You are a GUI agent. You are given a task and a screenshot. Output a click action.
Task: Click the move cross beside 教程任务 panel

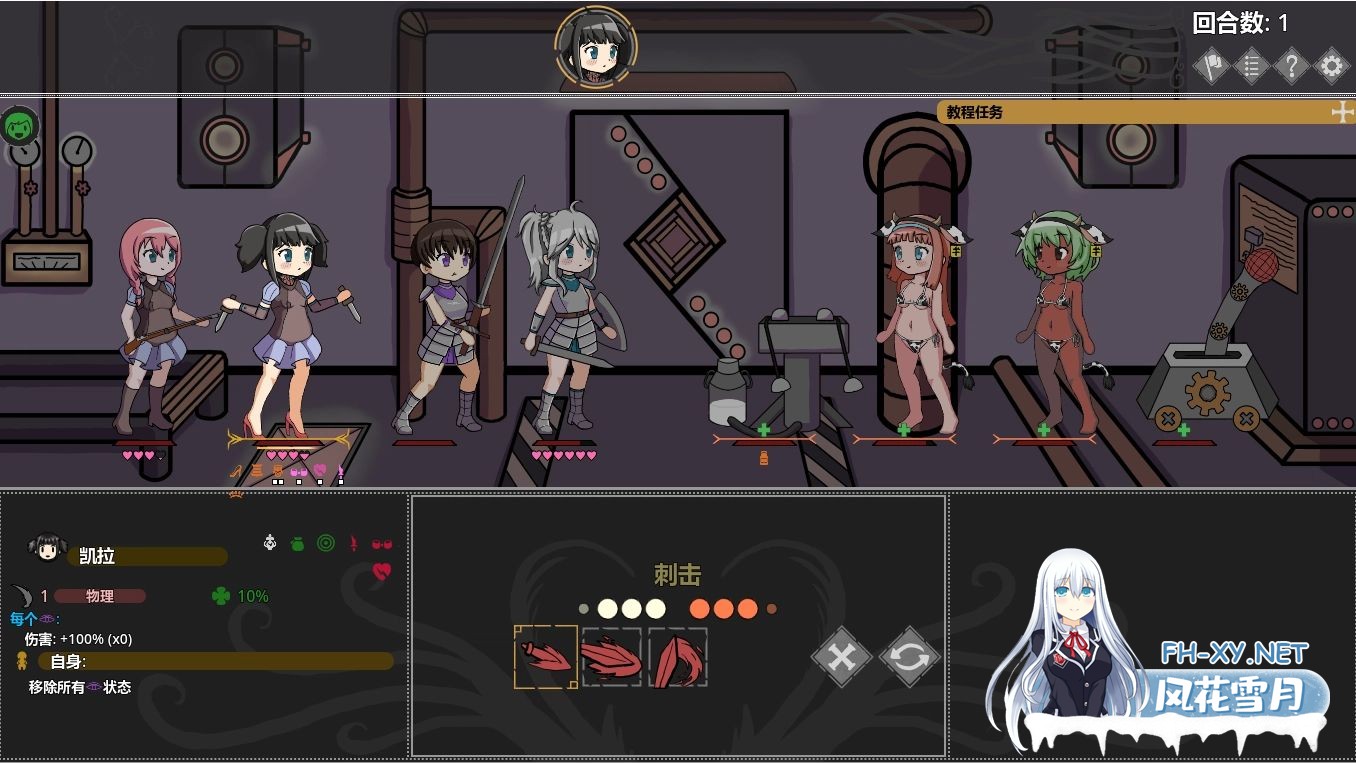click(x=1341, y=112)
